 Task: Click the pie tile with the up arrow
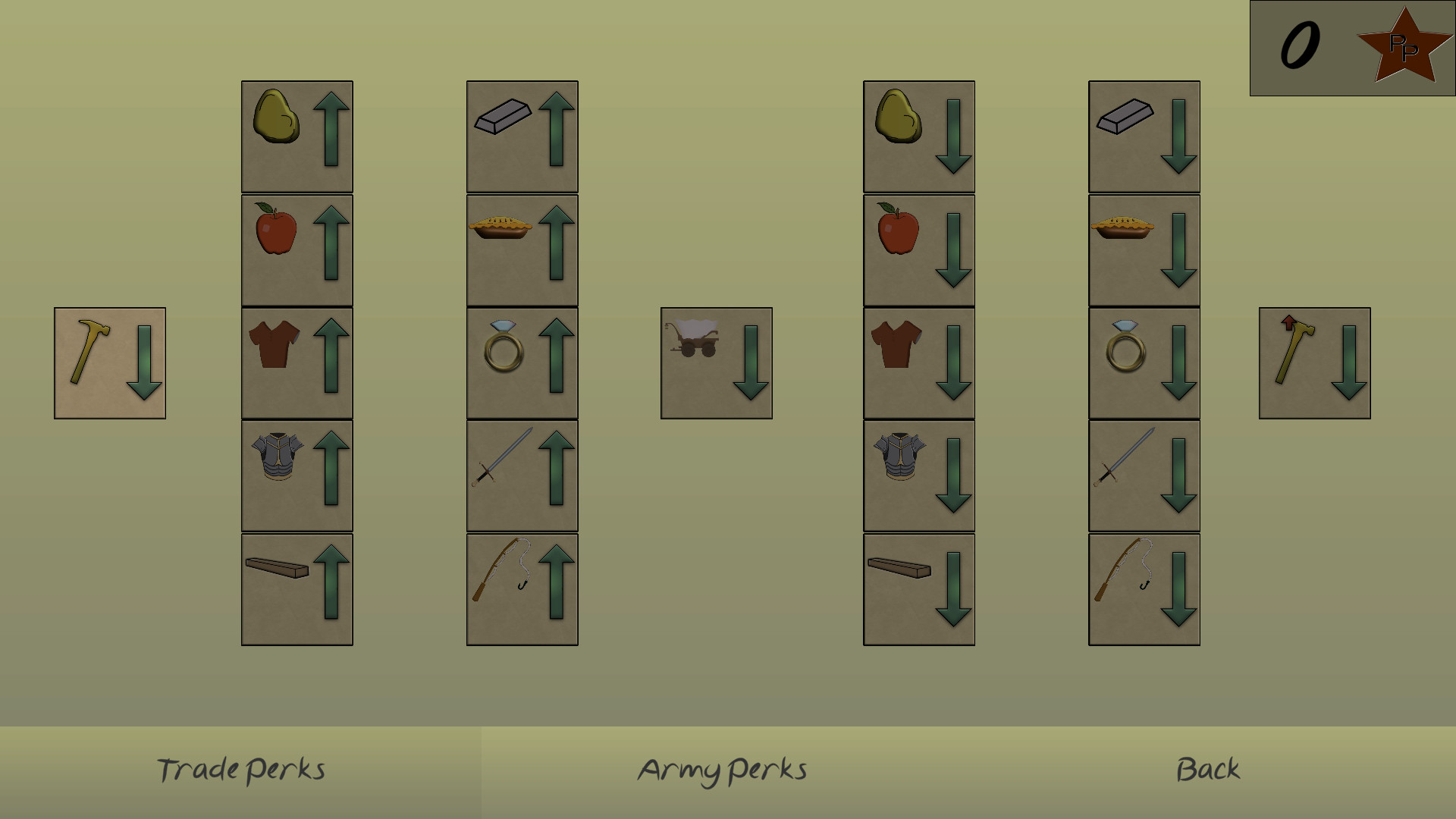[522, 248]
